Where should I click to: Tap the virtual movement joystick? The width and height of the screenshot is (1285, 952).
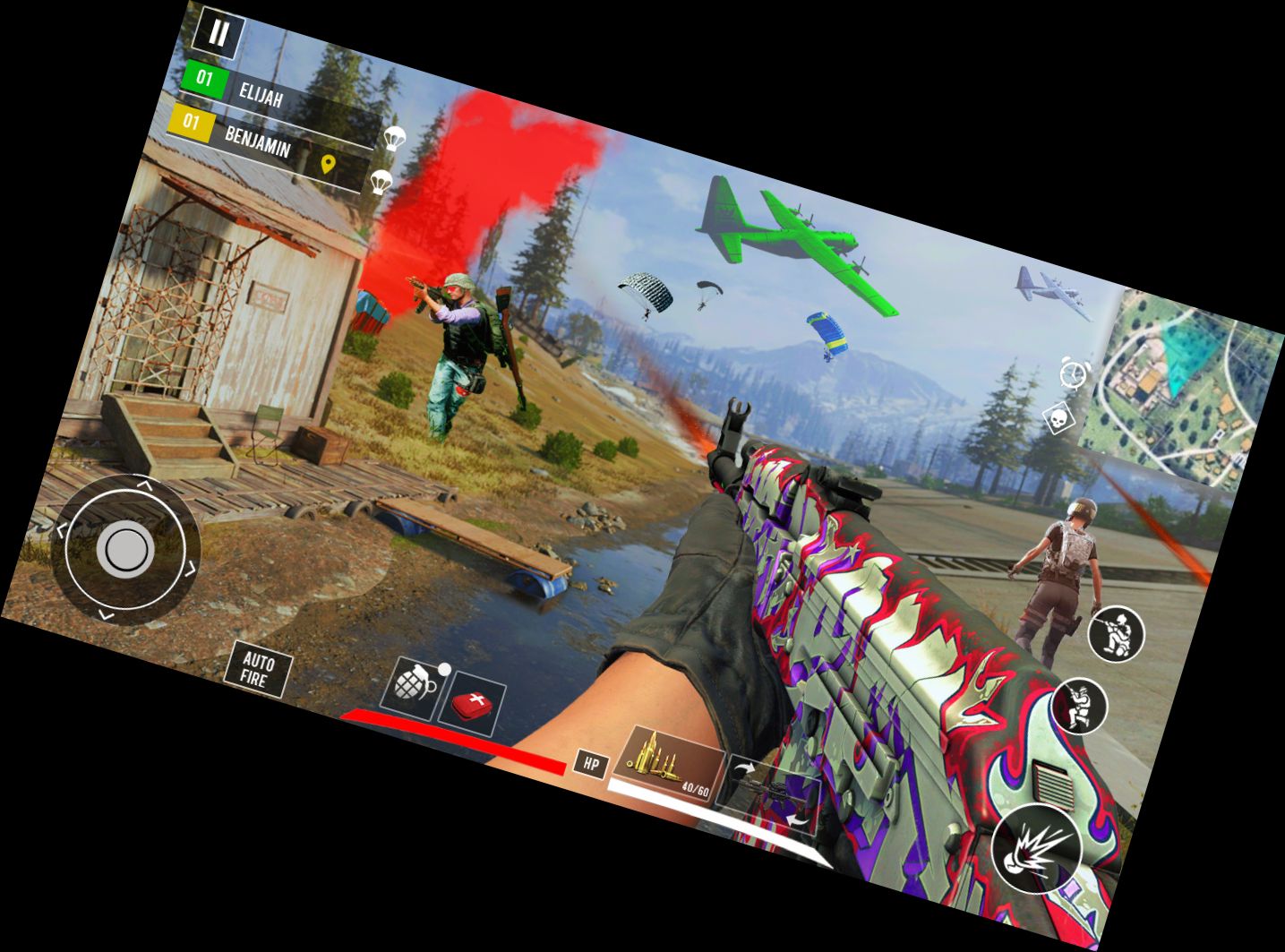click(124, 551)
